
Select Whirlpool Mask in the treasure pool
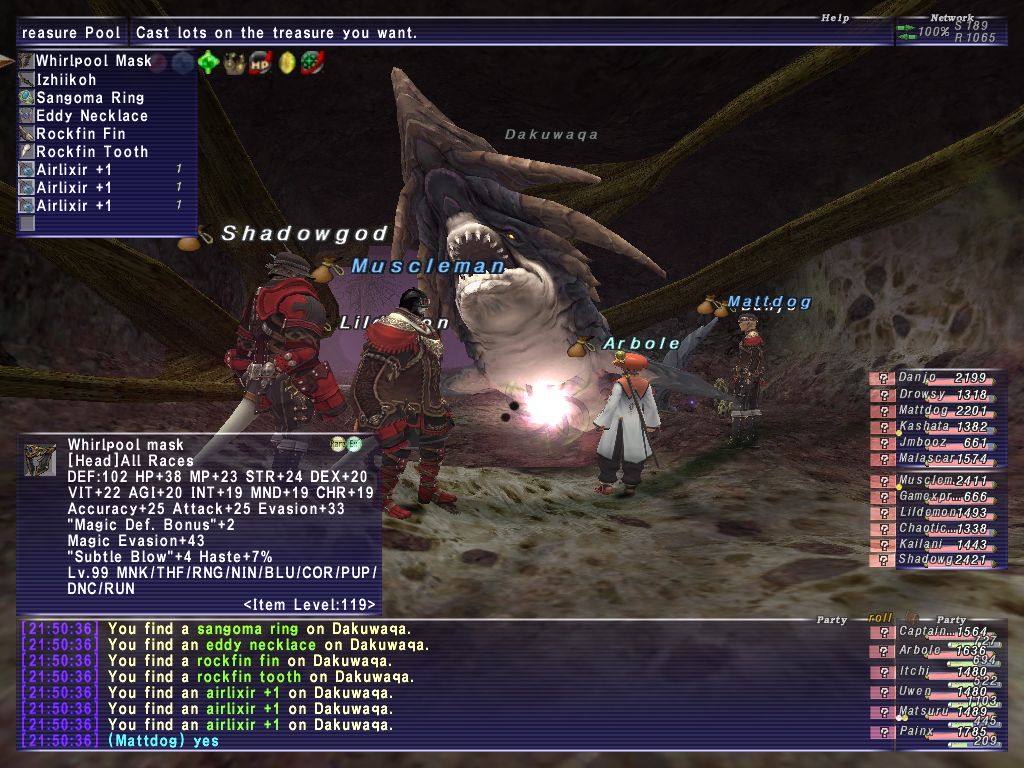click(x=93, y=61)
